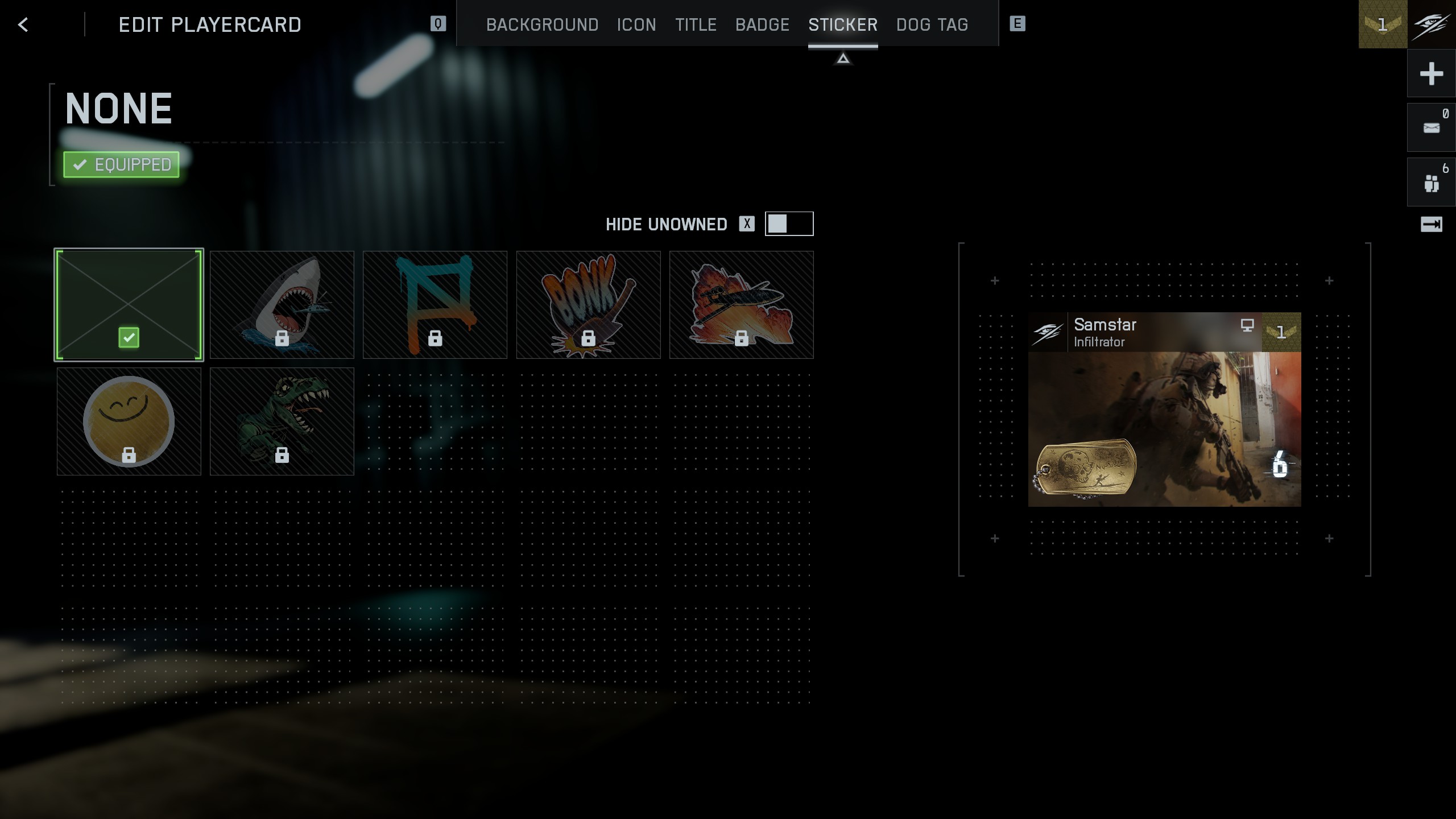Viewport: 1456px width, 819px height.
Task: Choose the locked smiley face sticker
Action: tap(129, 421)
